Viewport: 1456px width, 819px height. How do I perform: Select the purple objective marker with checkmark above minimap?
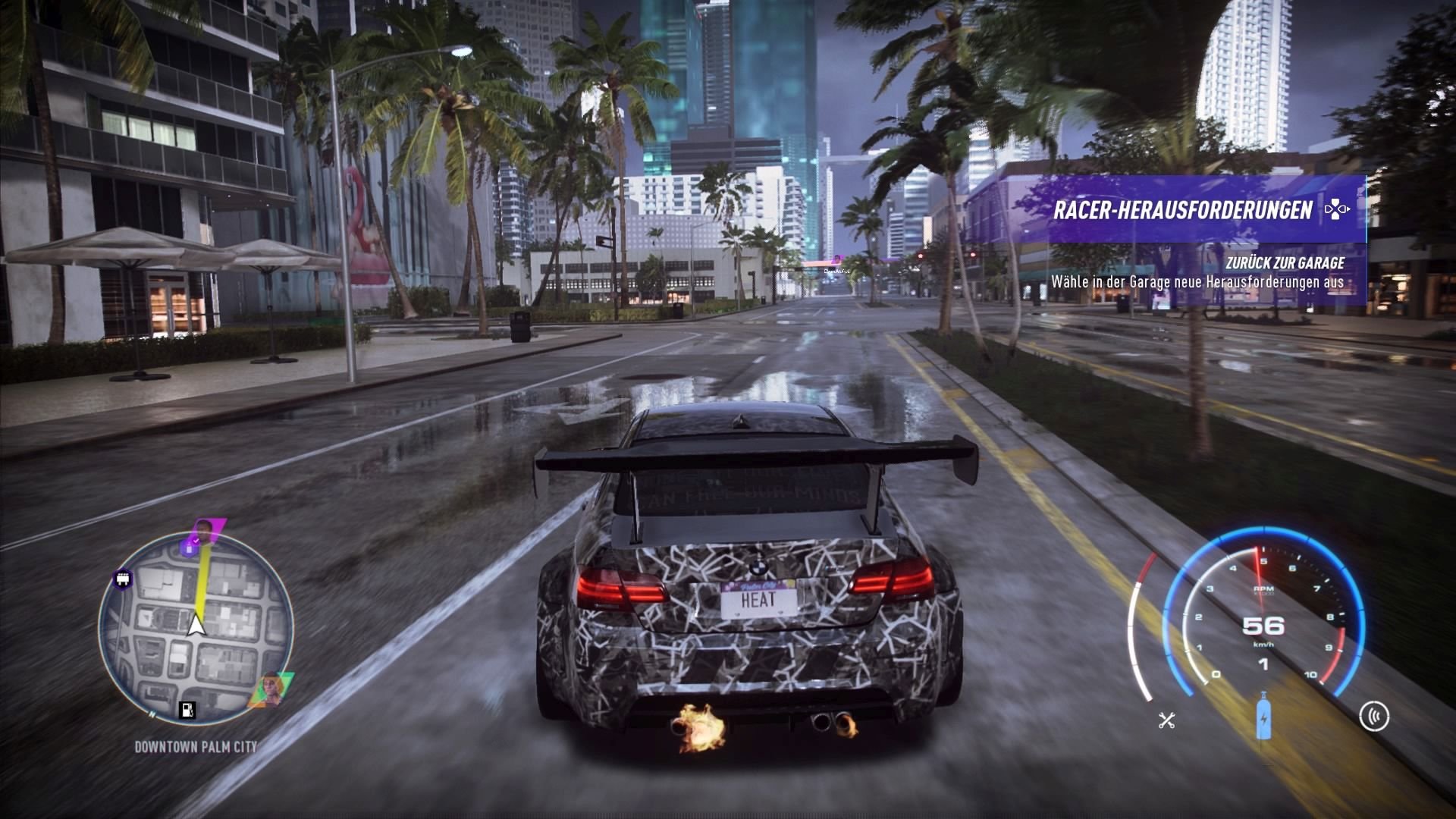188,546
